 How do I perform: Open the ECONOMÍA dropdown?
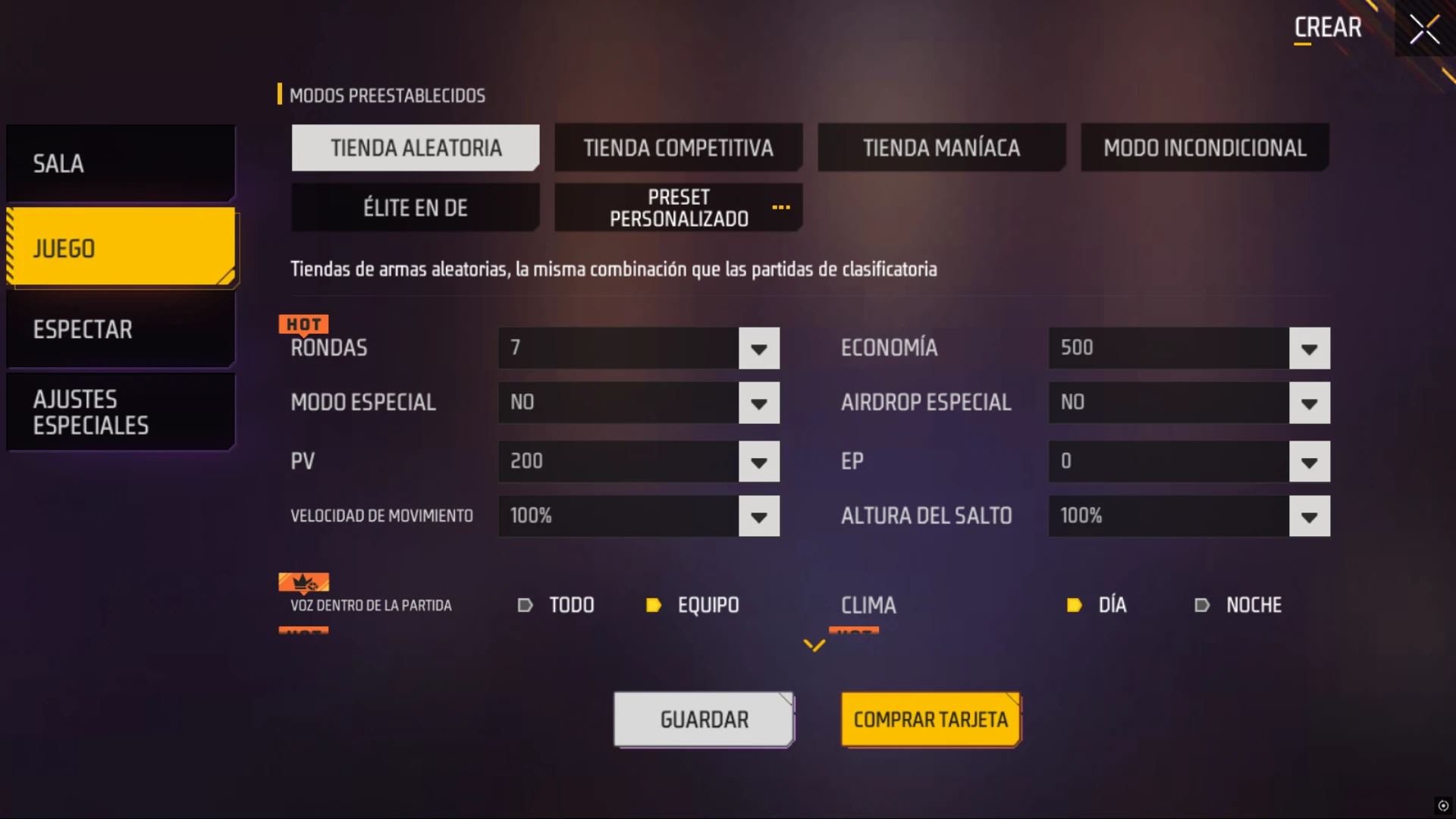click(x=1309, y=348)
